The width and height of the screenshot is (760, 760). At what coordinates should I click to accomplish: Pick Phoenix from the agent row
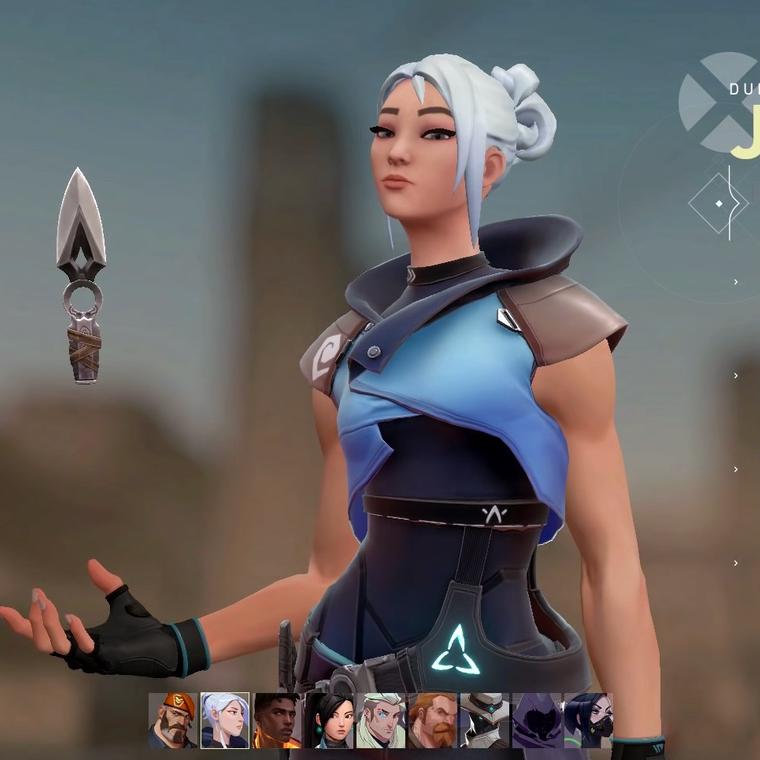point(277,720)
